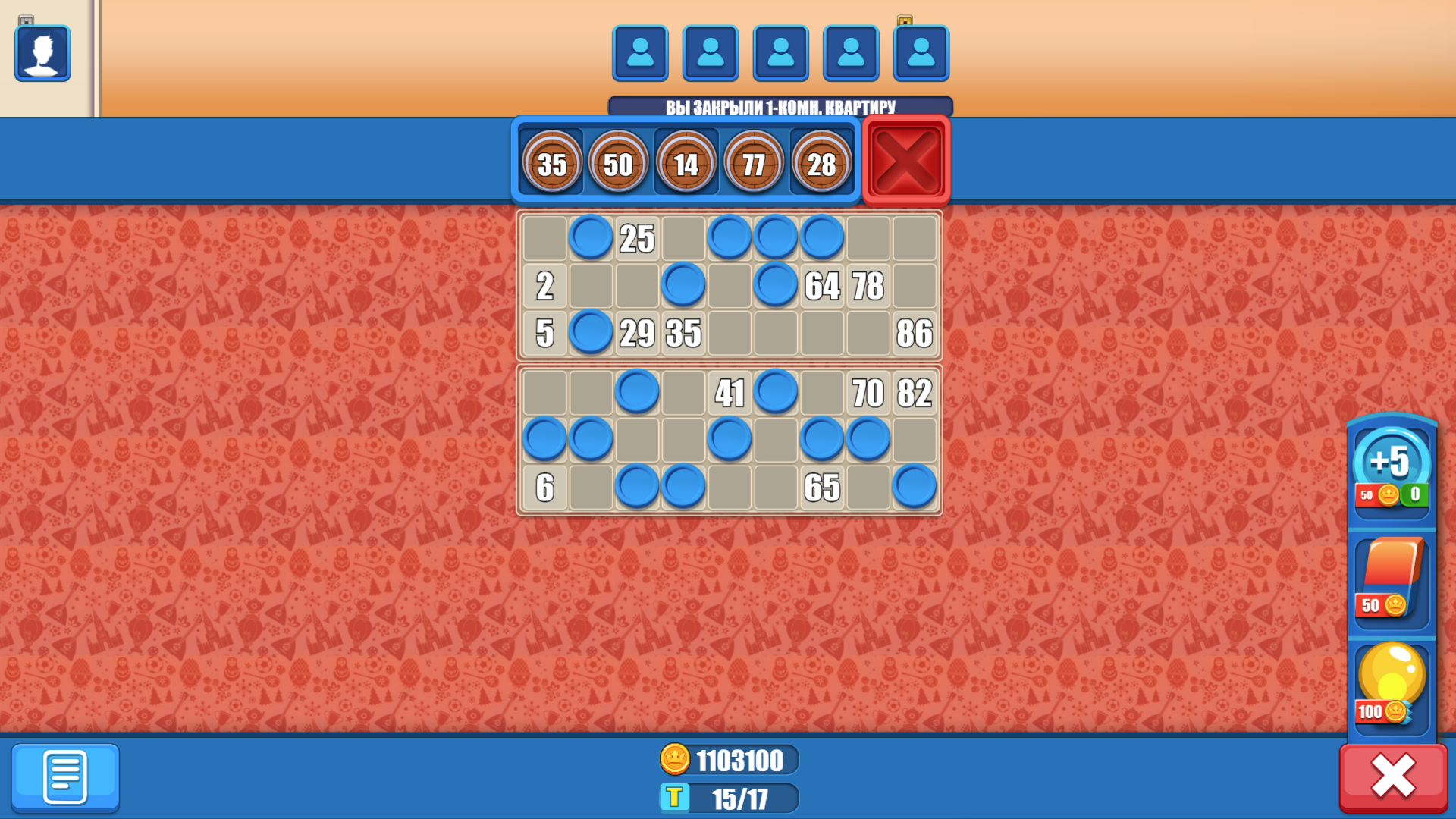
Task: Select barrel number 28
Action: tap(822, 162)
